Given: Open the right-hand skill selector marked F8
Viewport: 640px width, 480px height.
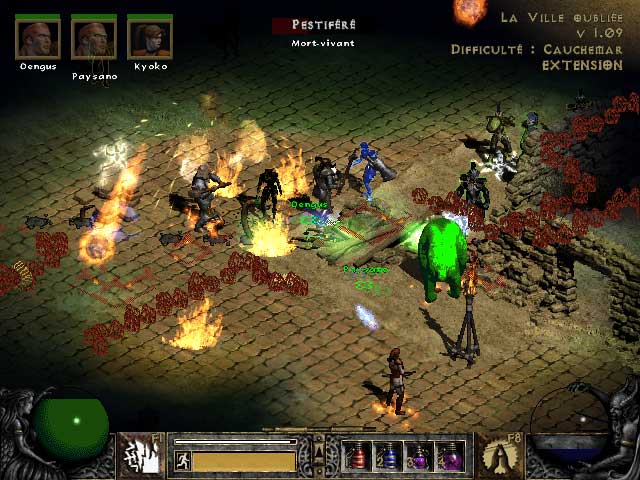Looking at the screenshot, I should [498, 455].
